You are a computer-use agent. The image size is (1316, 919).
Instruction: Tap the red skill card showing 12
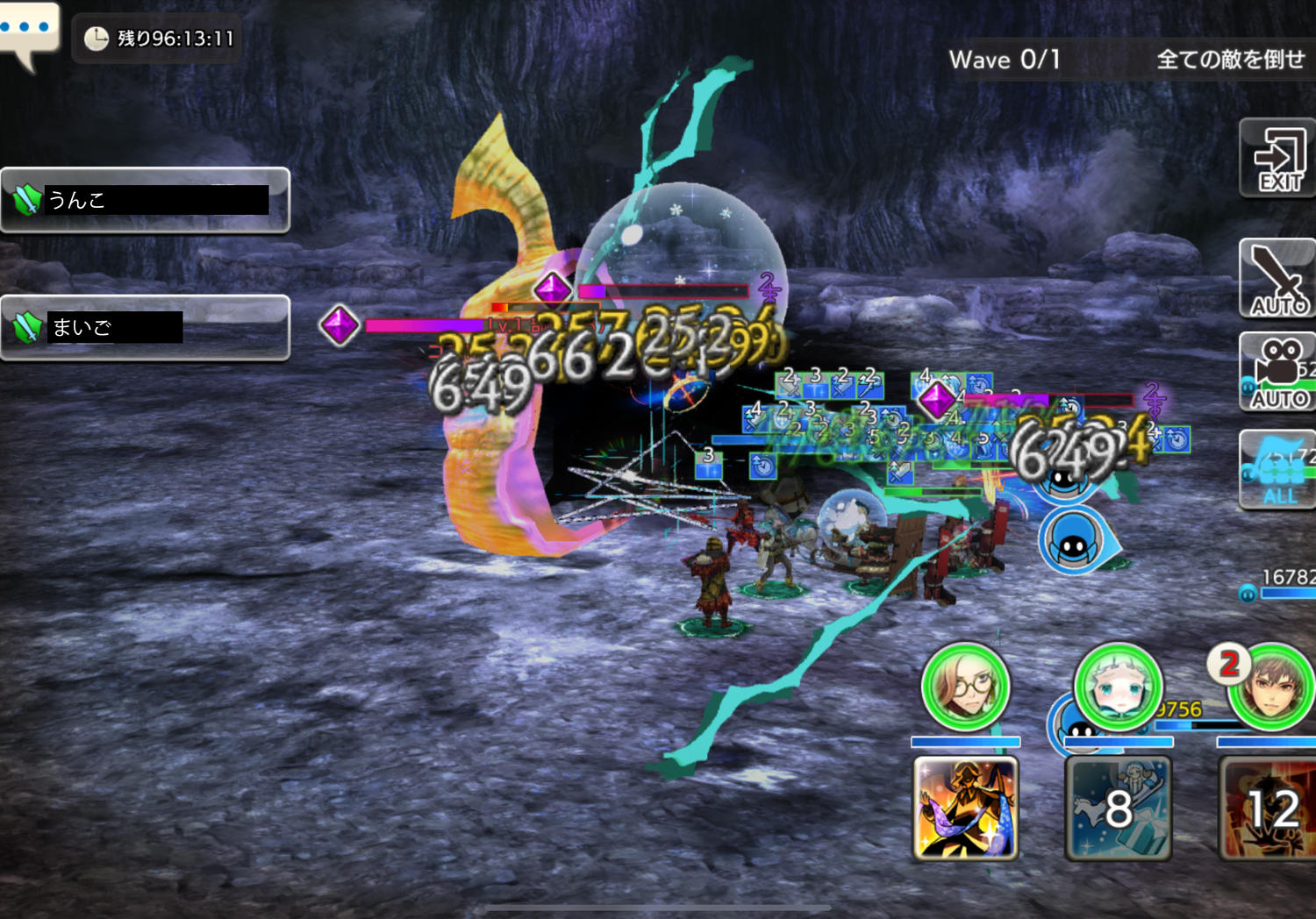coord(1269,808)
